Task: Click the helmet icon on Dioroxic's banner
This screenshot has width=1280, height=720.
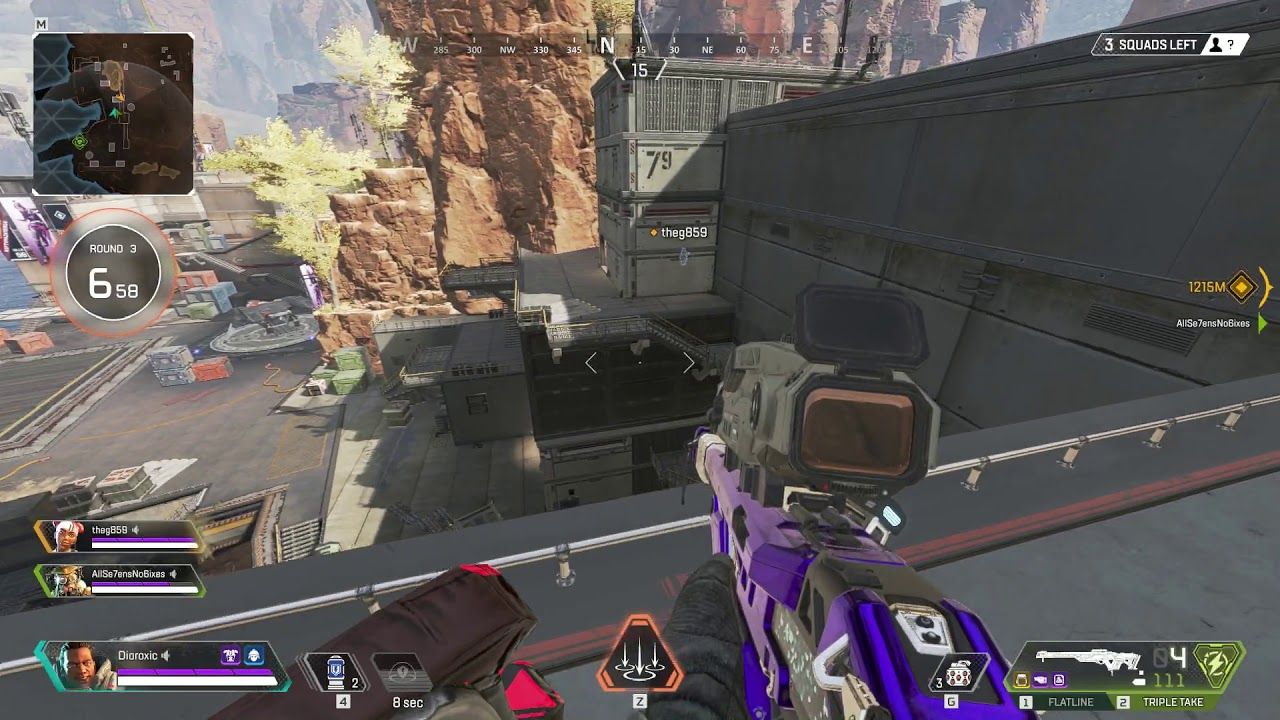Action: pyautogui.click(x=254, y=655)
